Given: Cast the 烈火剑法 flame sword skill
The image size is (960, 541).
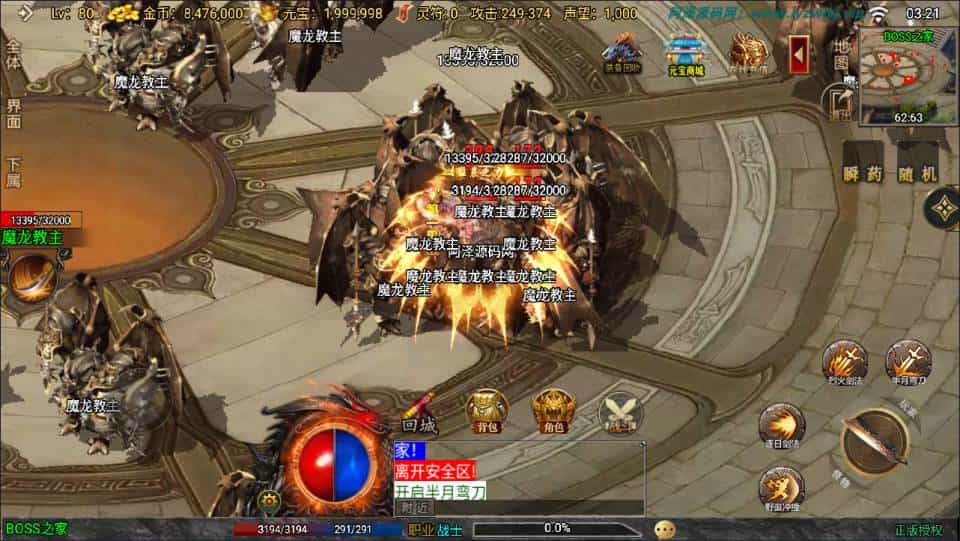Looking at the screenshot, I should (x=845, y=361).
